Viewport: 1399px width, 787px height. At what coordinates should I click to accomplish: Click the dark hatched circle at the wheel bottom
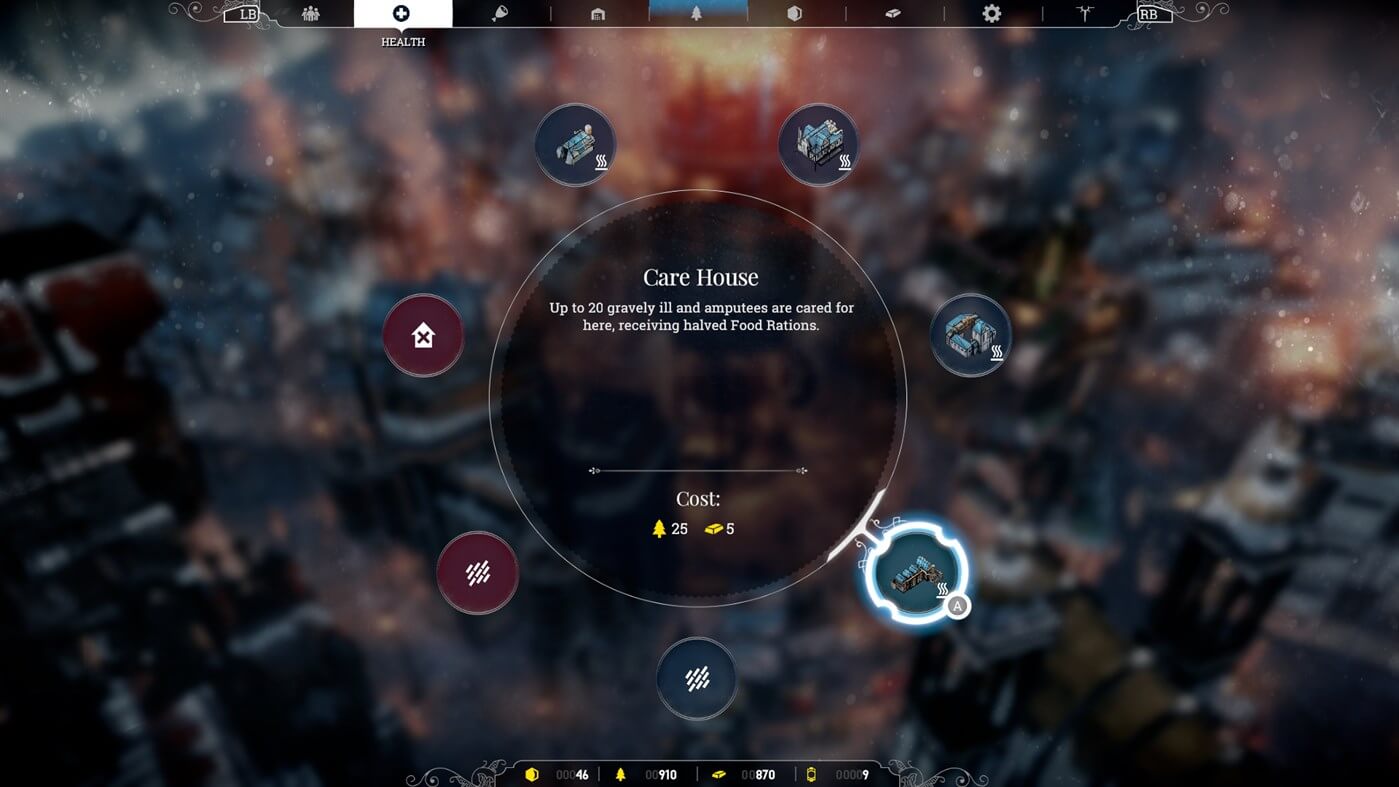[x=697, y=677]
